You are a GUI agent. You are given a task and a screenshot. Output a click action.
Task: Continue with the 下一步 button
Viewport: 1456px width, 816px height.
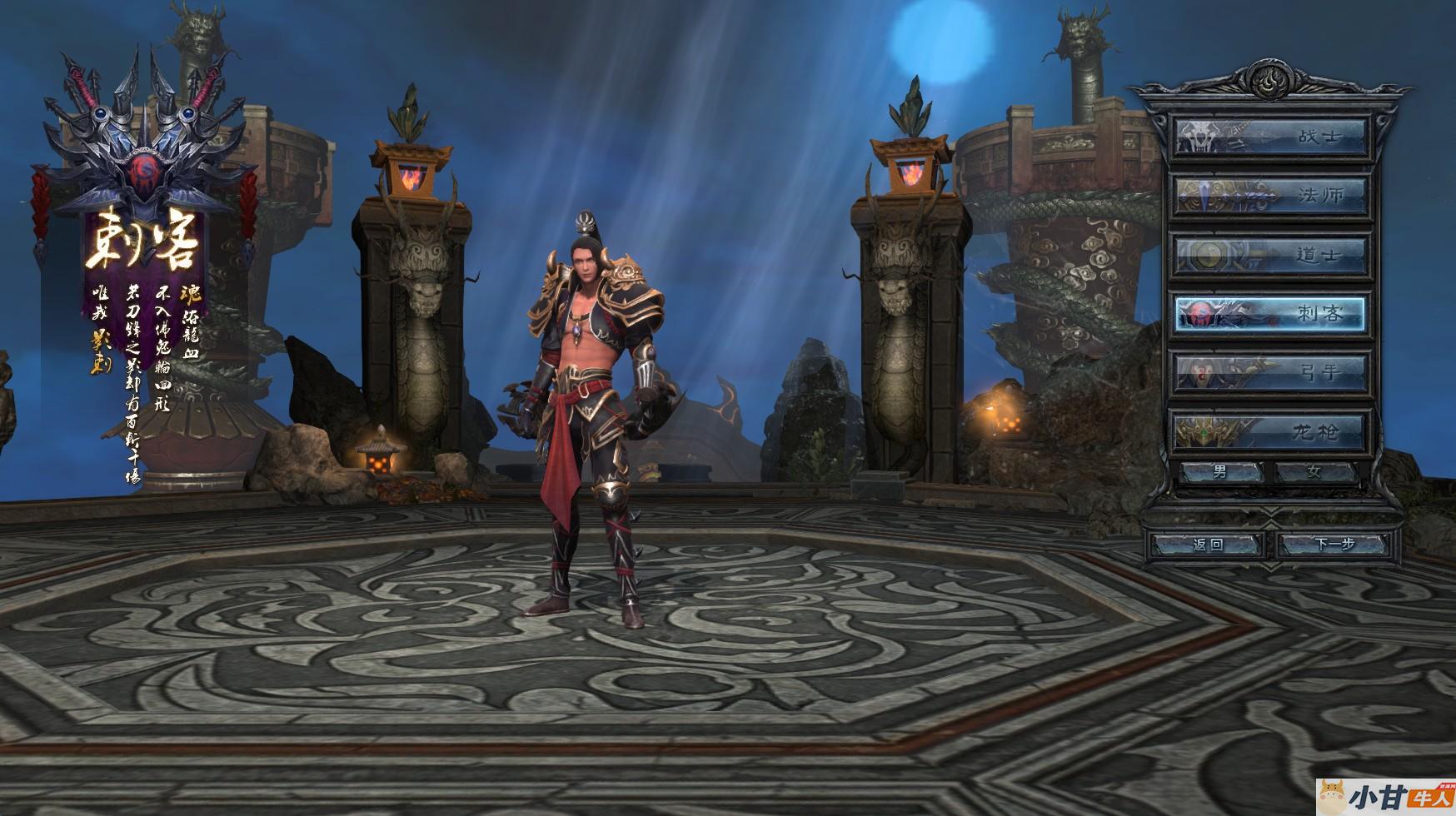1334,545
